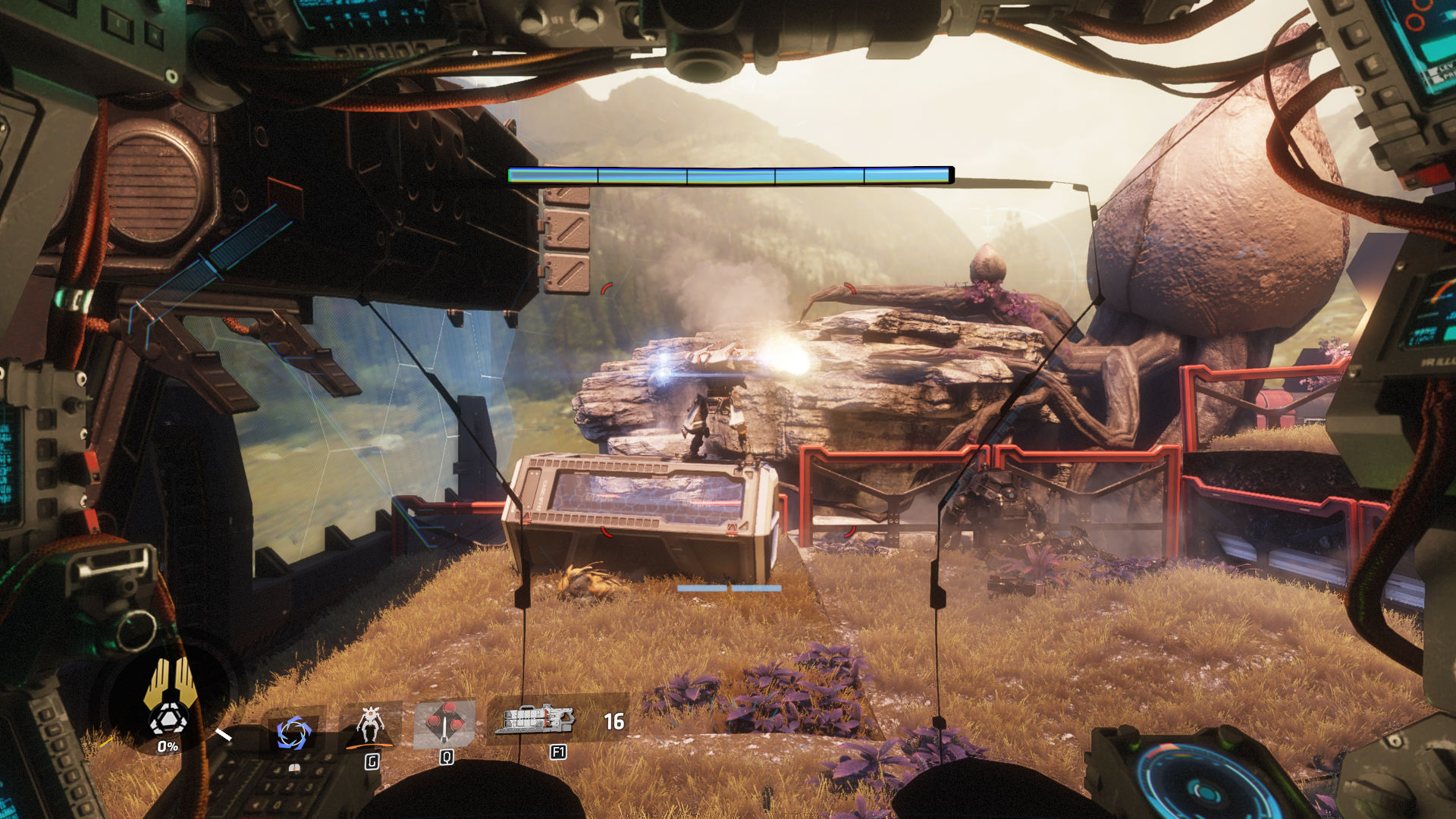
Task: Fire the Rocket Salvo ordnance ability
Action: tap(445, 723)
